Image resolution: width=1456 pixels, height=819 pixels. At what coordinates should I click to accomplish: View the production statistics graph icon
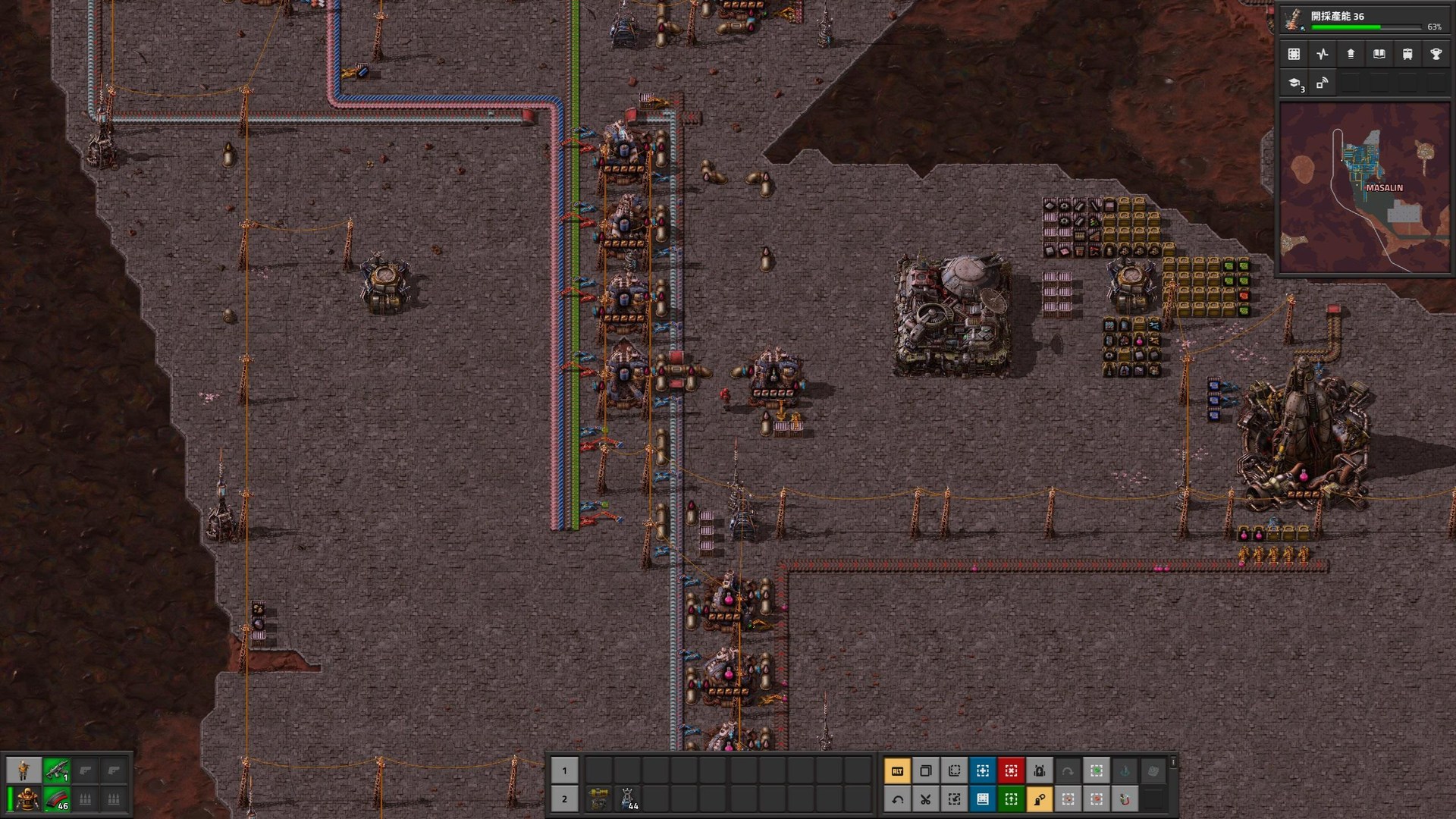coord(1322,54)
